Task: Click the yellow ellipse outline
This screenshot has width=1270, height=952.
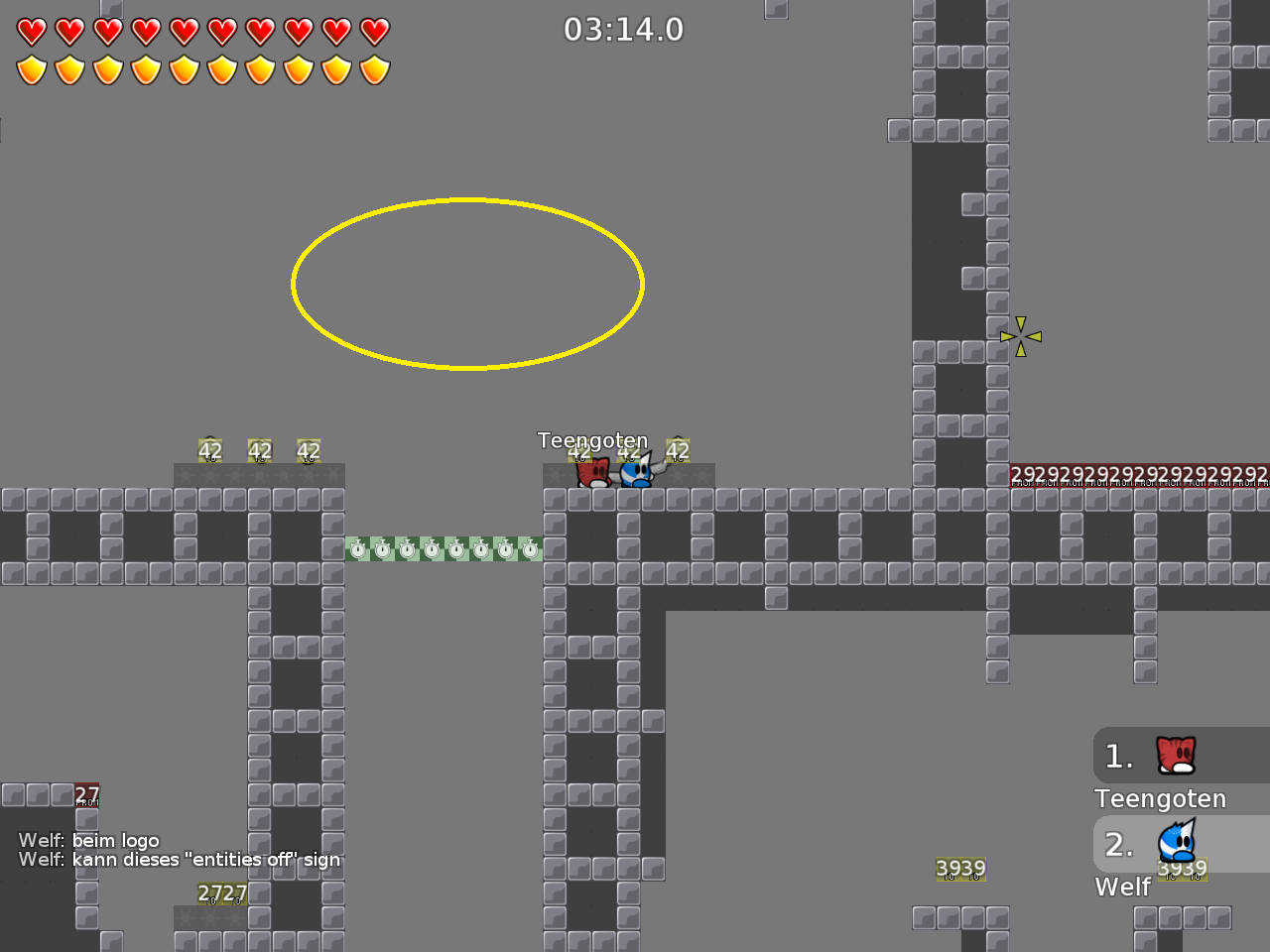Action: (466, 201)
